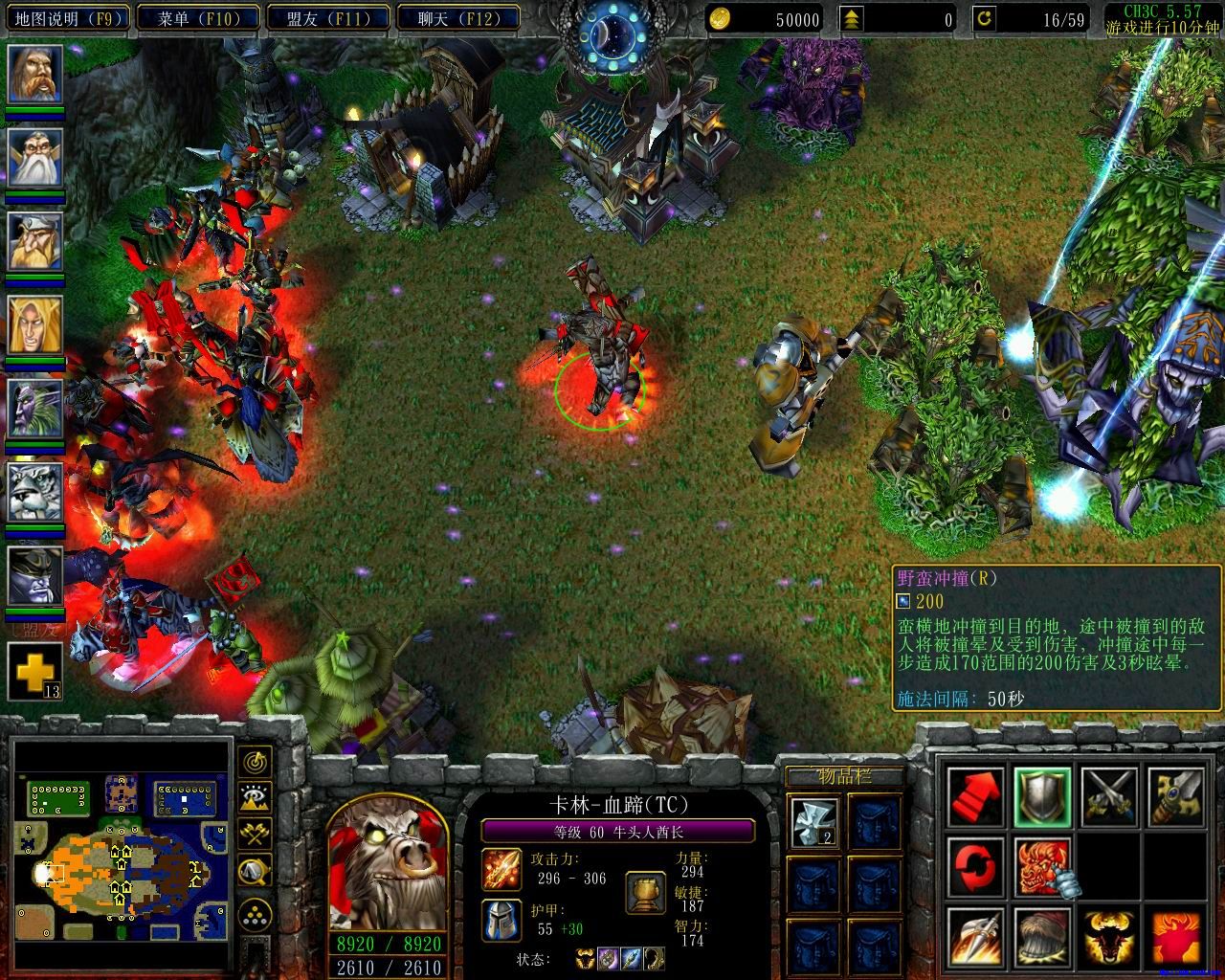Open the chat log (F12)
This screenshot has width=1225, height=980.
click(457, 18)
